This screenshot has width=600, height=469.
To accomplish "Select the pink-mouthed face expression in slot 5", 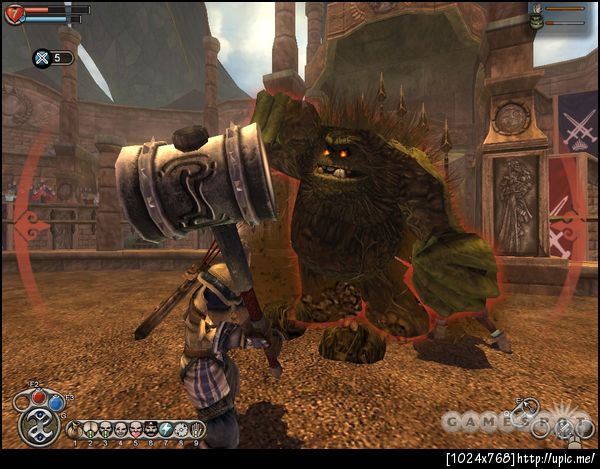I will click(x=135, y=429).
